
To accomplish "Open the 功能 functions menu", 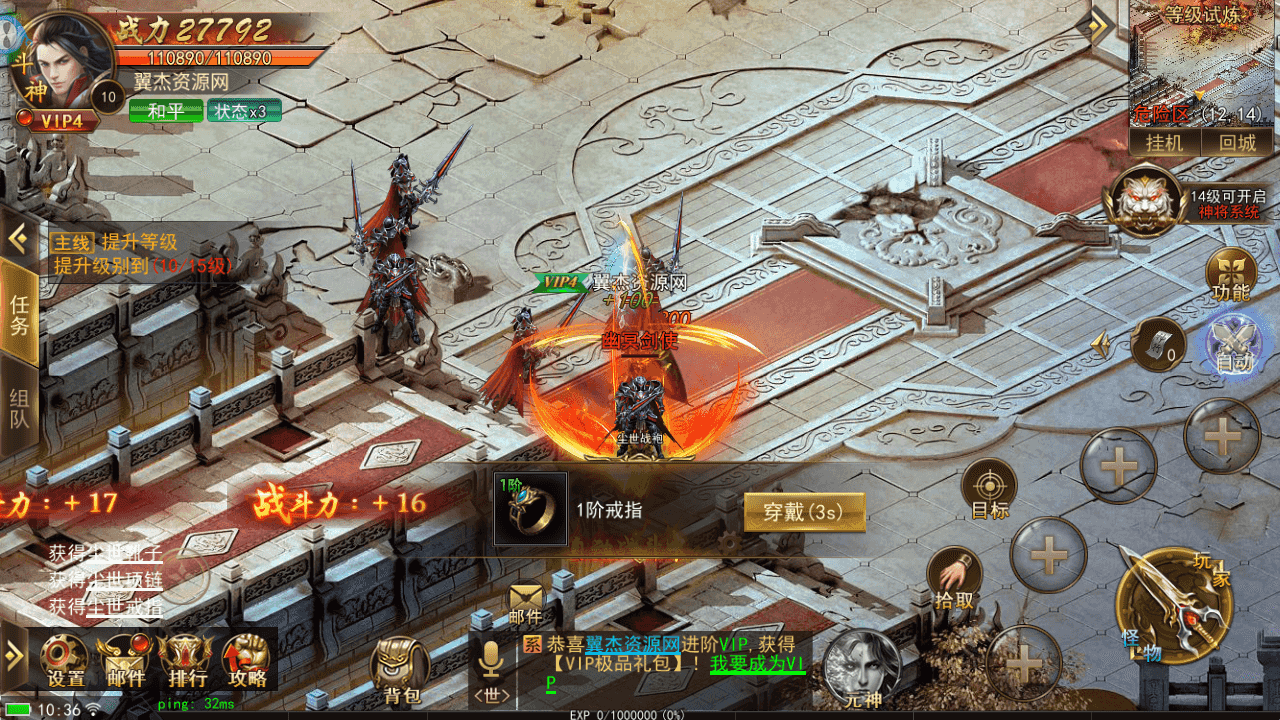I will tap(1229, 275).
